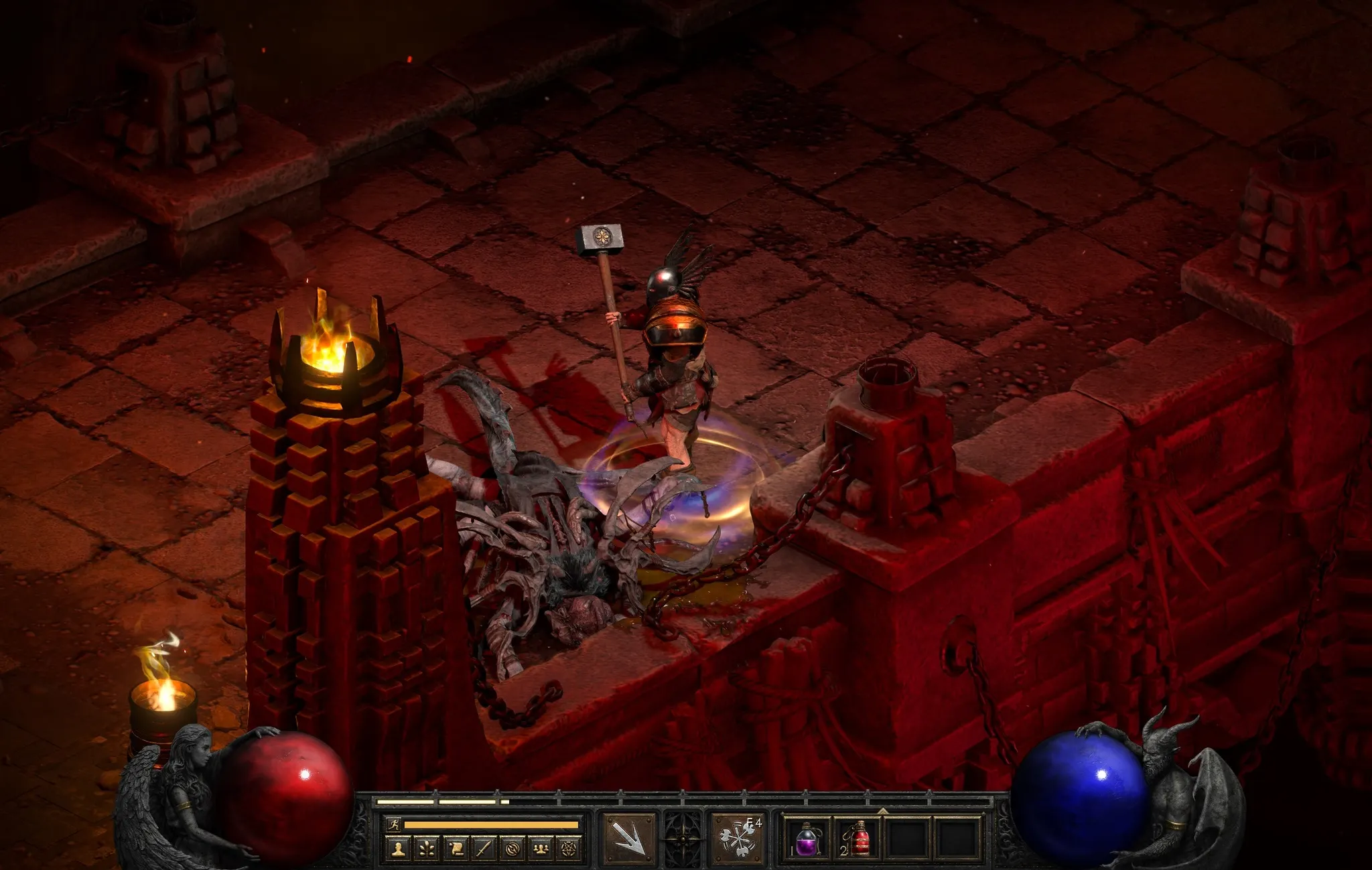Toggle the run/walk button

point(394,824)
